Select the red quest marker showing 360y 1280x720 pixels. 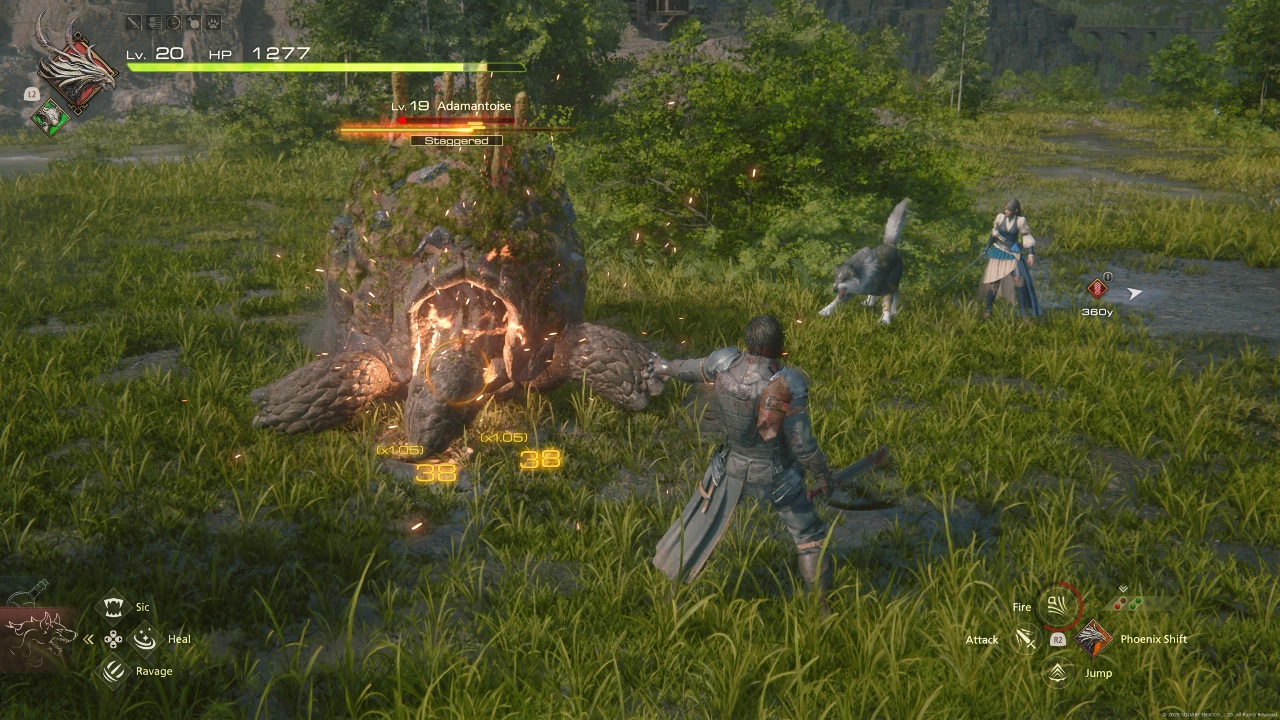(1097, 290)
